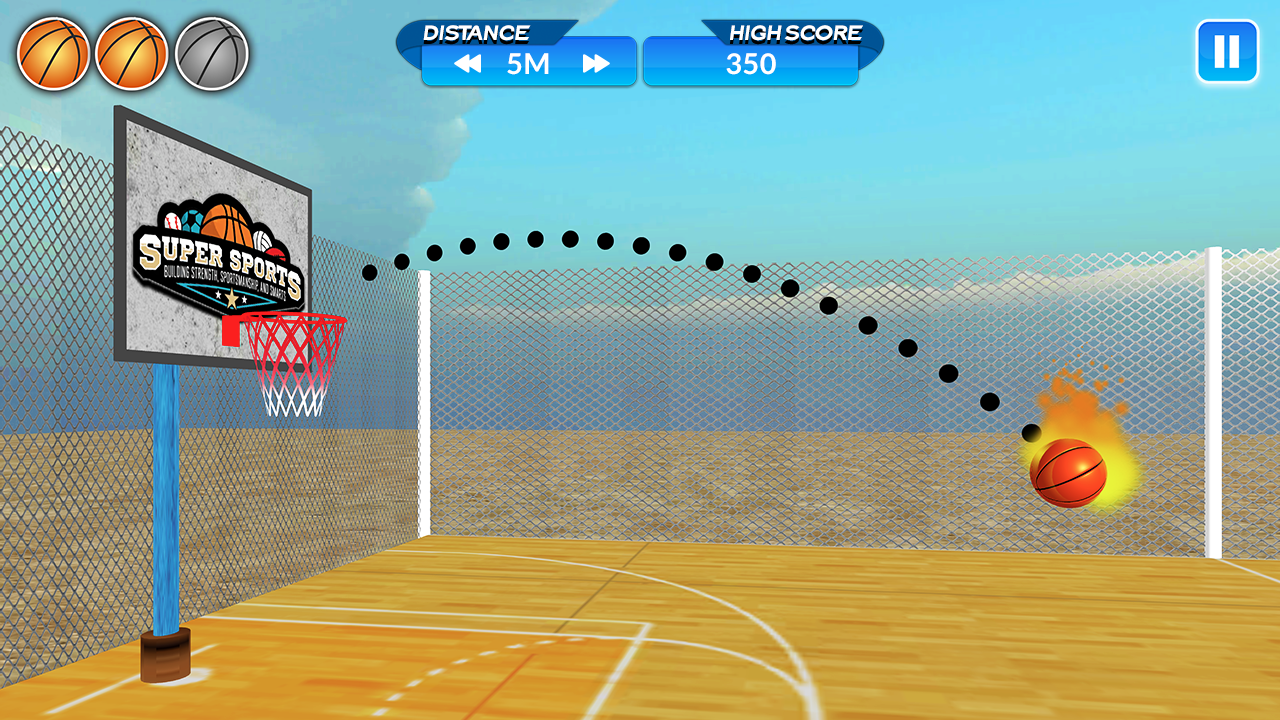Tap the pause icon
Screen dimensions: 1280x720
point(1228,52)
